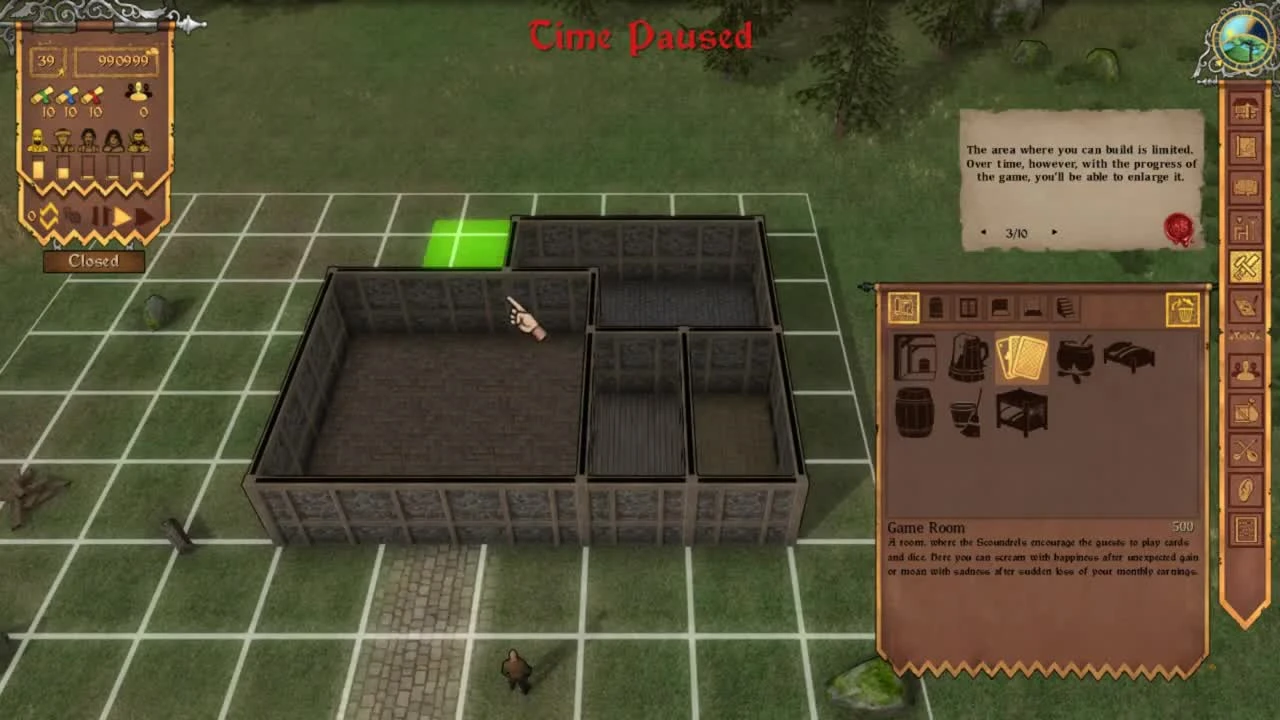Select the beer mug furniture item
Image resolution: width=1280 pixels, height=720 pixels.
point(966,358)
